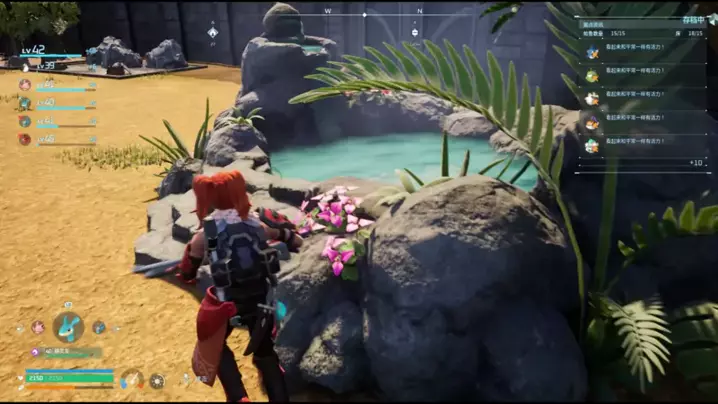This screenshot has height=404, width=718.
Task: Choose the pink pal left of the wheel
Action: 38,327
